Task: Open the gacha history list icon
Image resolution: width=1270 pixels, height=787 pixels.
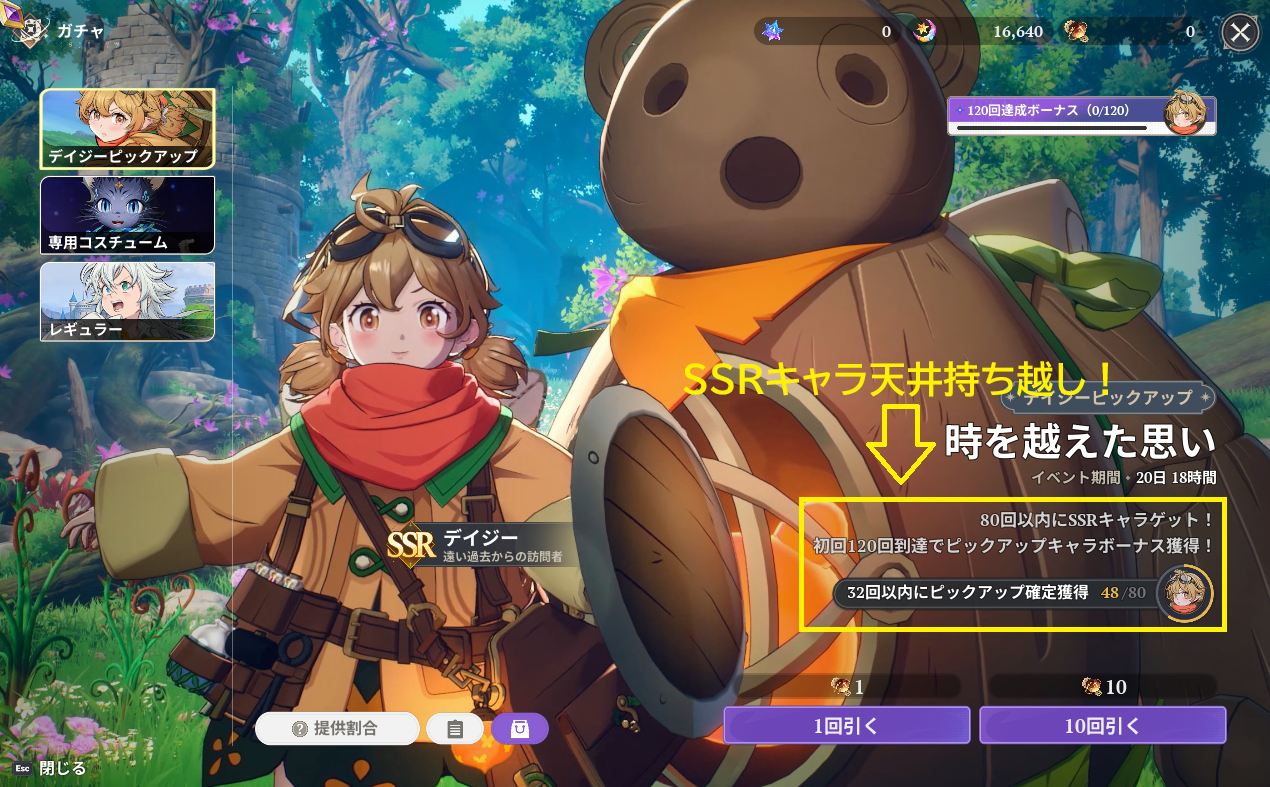Action: 455,729
